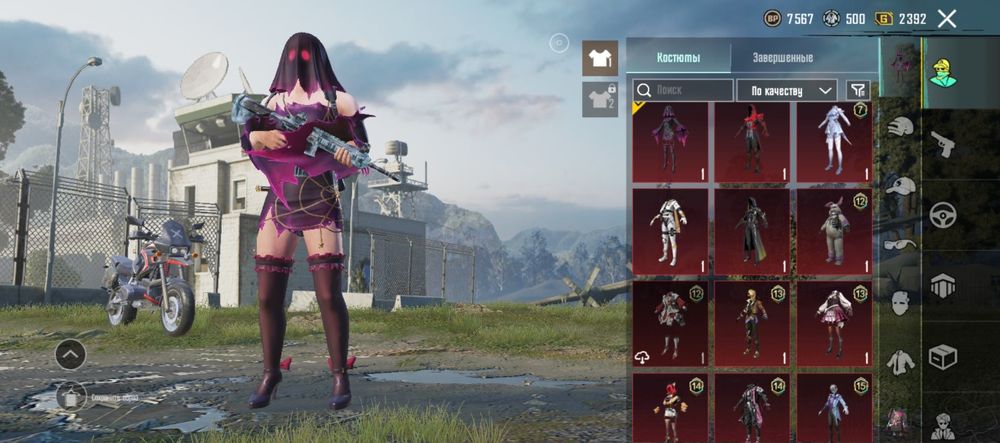This screenshot has height=443, width=1000.
Task: Click the Поиск search field
Action: (684, 90)
